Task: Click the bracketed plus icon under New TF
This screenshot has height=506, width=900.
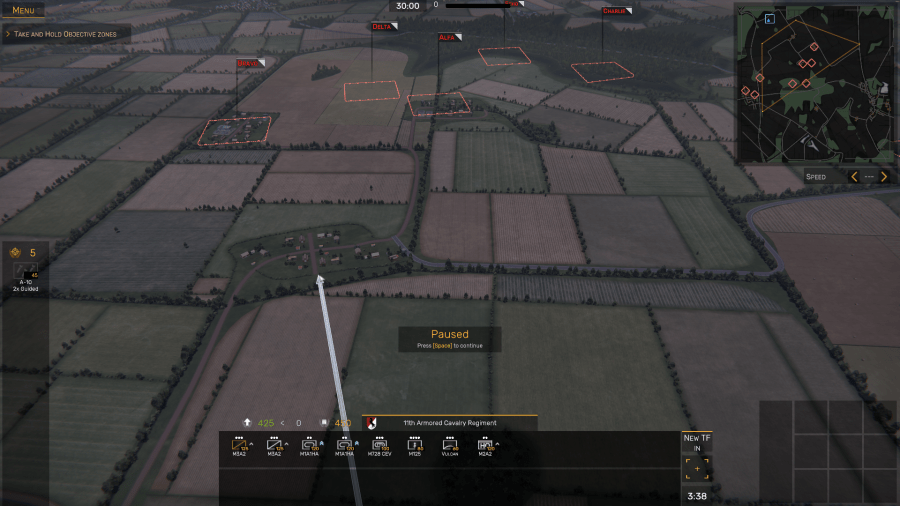Action: point(696,468)
